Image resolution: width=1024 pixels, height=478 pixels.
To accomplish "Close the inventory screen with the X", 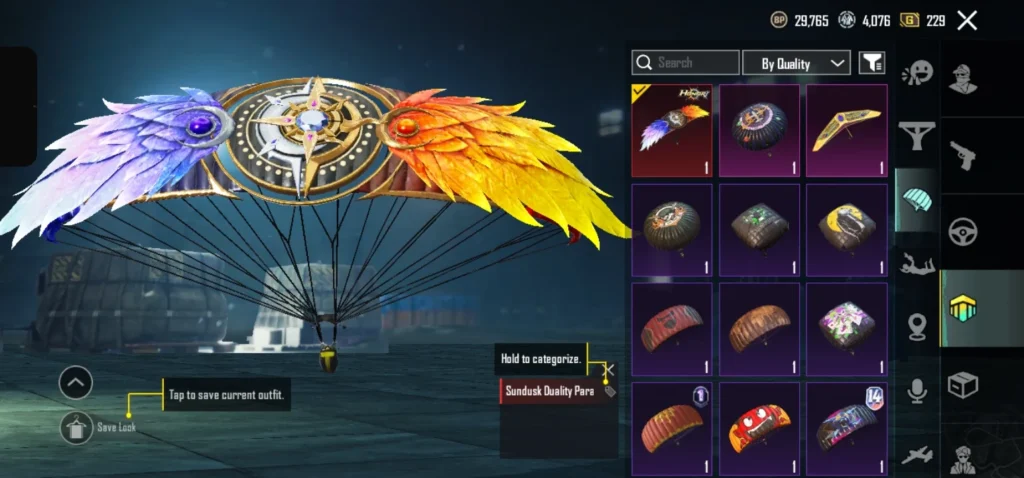I will tap(966, 20).
